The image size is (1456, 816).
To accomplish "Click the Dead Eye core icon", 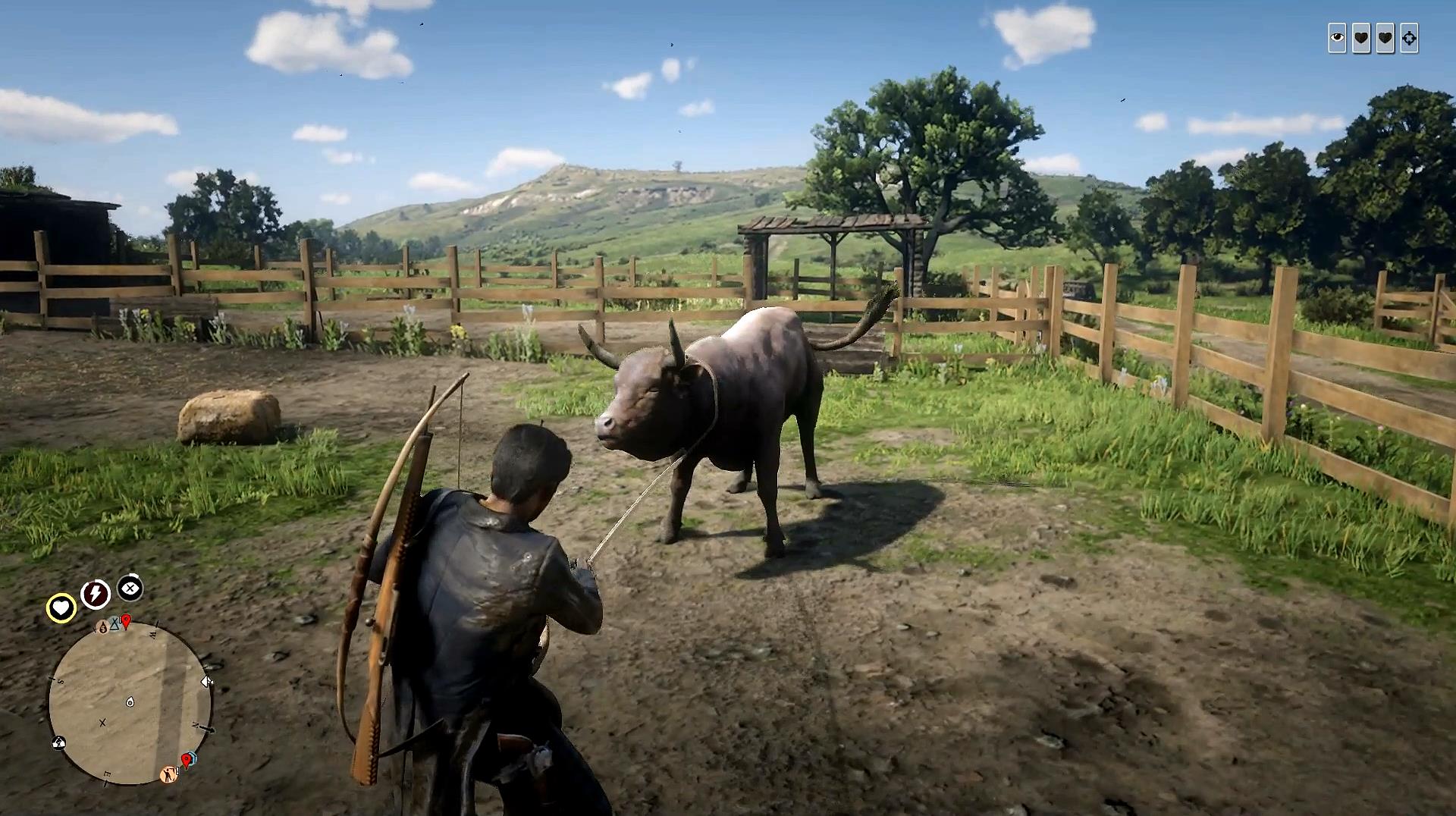I will tap(130, 588).
